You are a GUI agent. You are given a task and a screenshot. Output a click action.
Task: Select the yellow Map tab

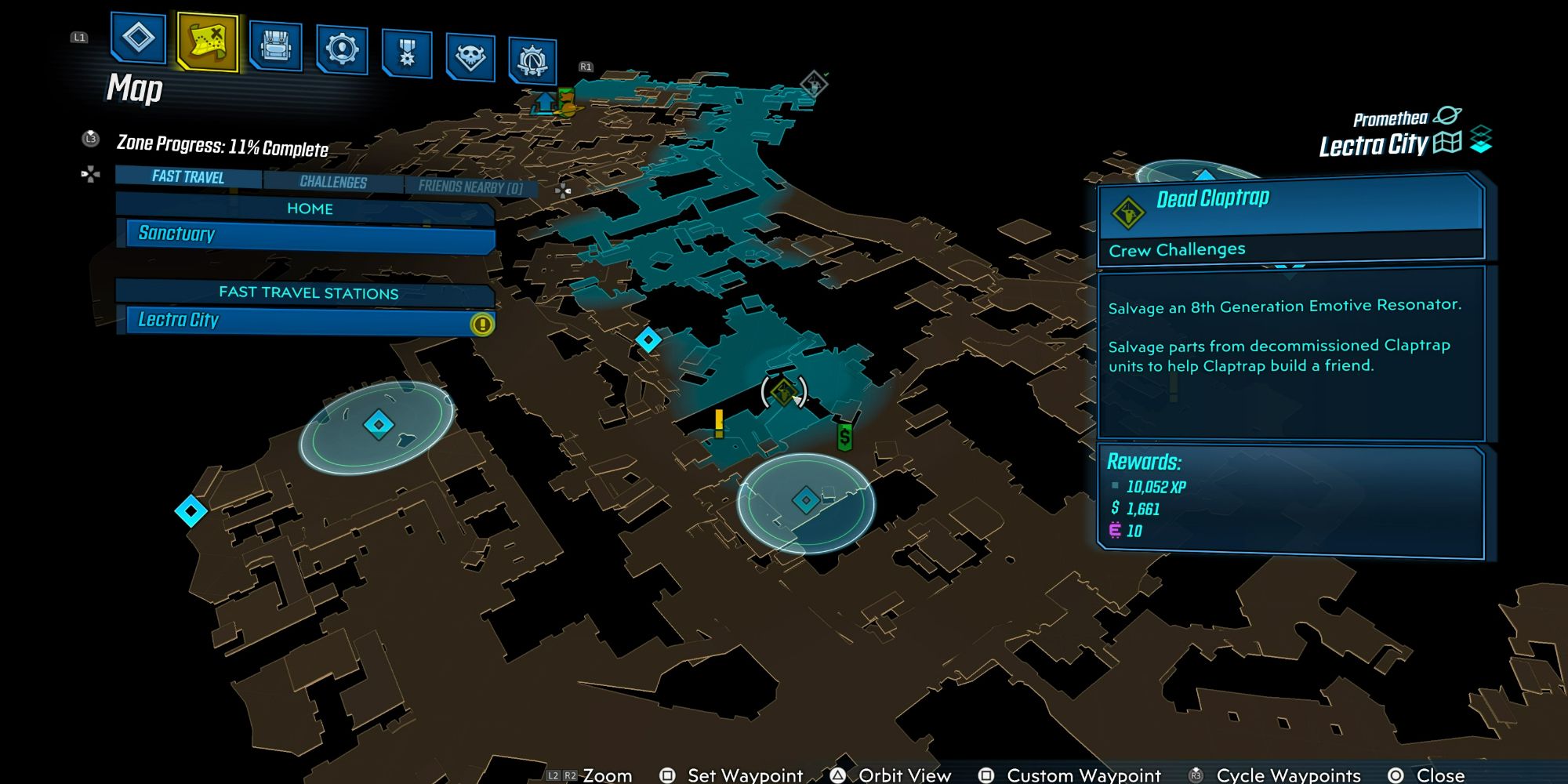[208, 42]
